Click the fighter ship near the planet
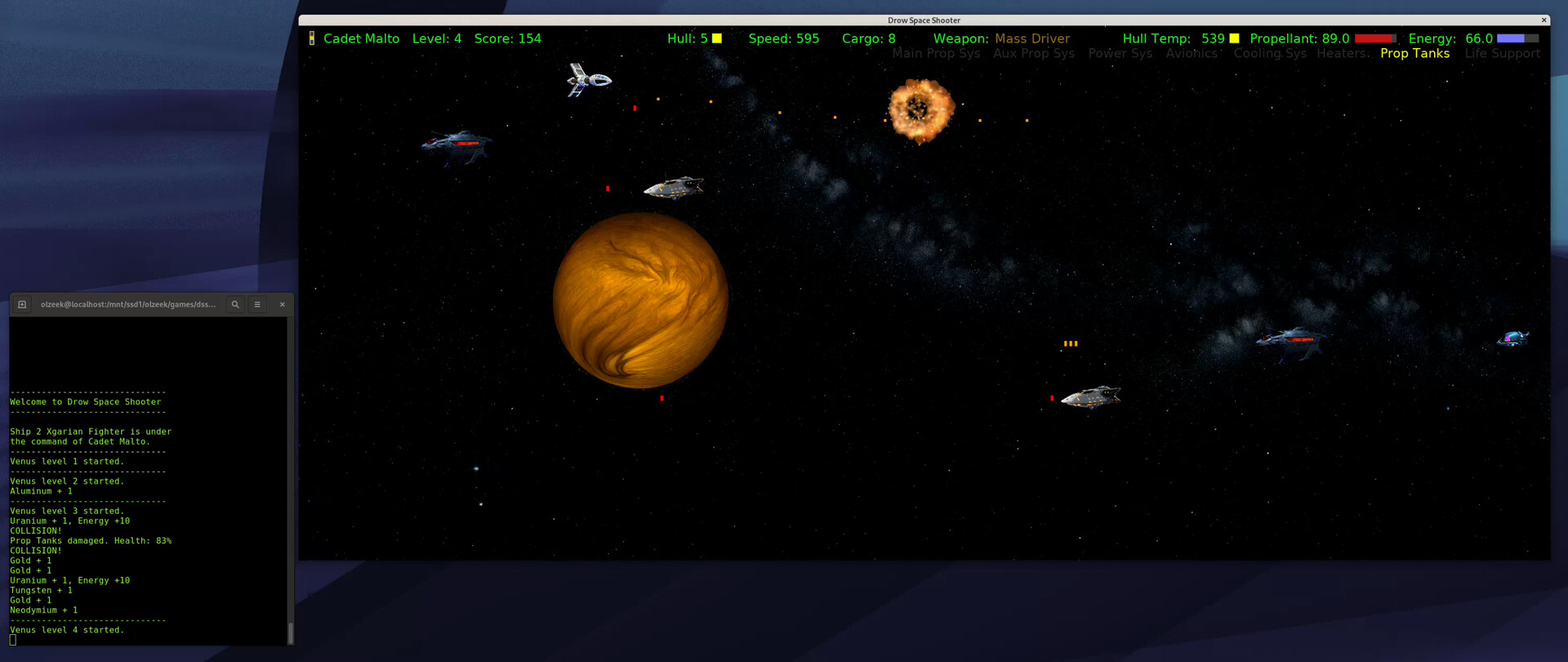1568x662 pixels. 675,186
